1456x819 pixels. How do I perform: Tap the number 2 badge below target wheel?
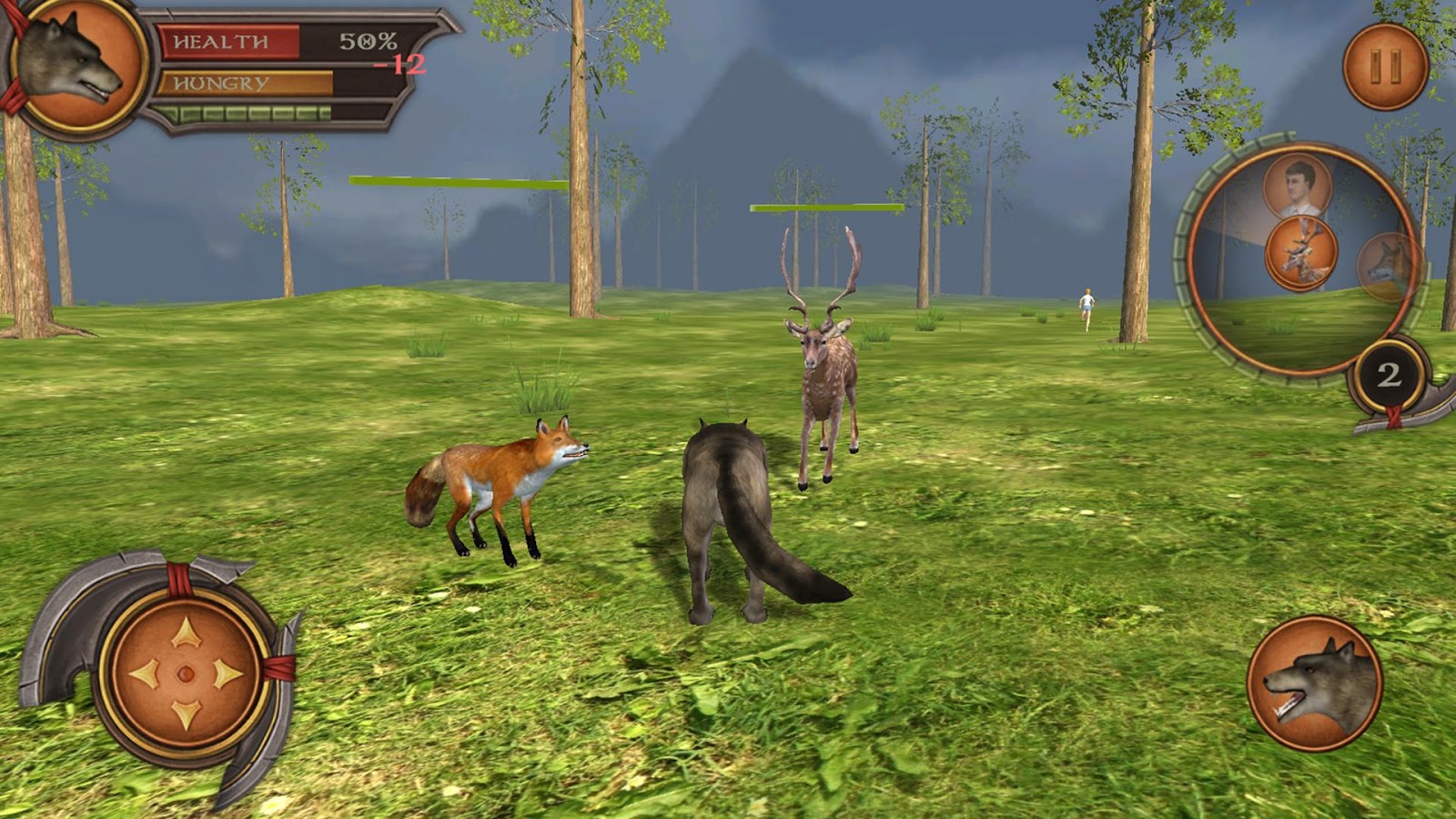coord(1388,375)
